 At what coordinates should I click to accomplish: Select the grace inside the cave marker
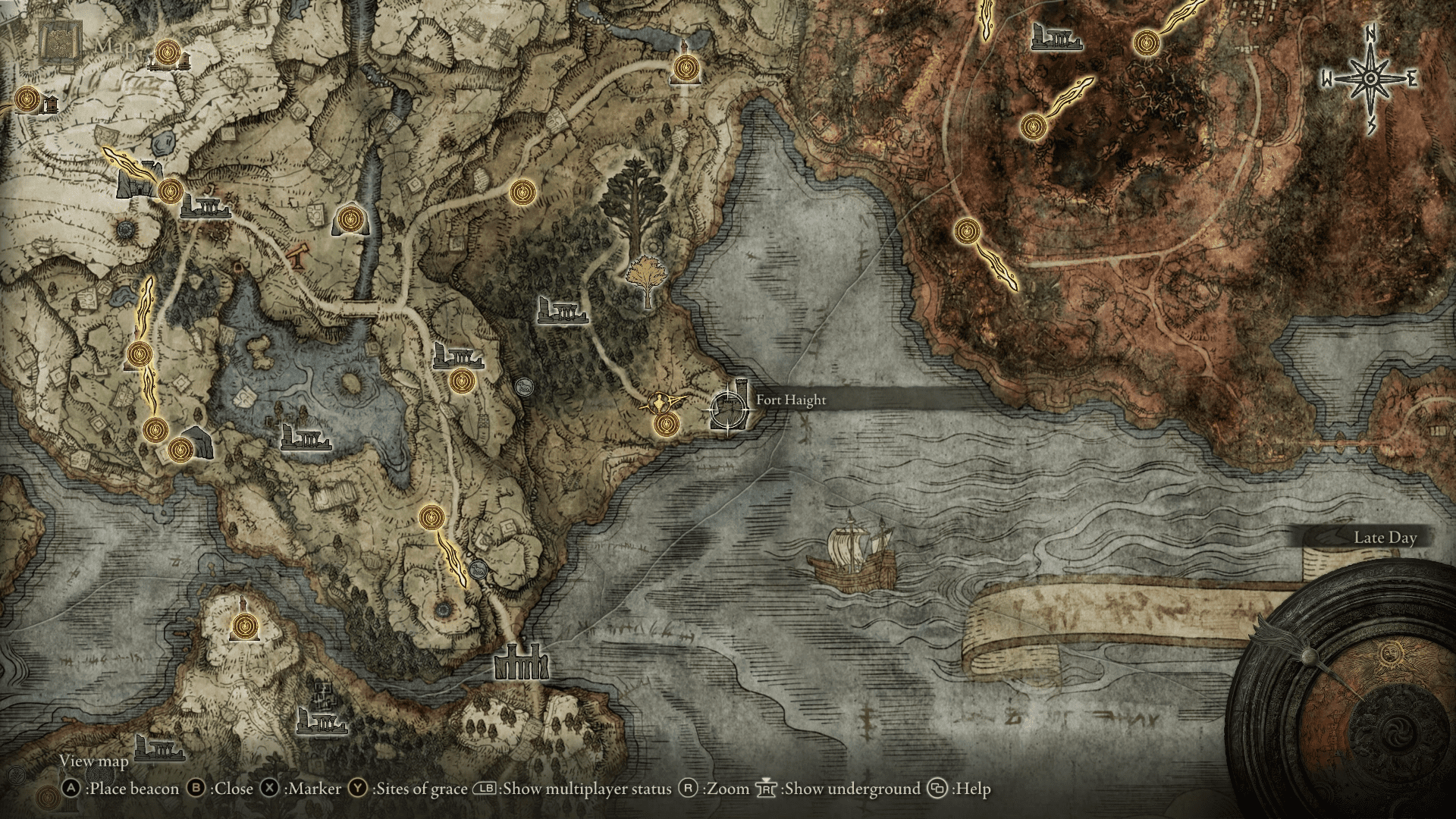[350, 219]
